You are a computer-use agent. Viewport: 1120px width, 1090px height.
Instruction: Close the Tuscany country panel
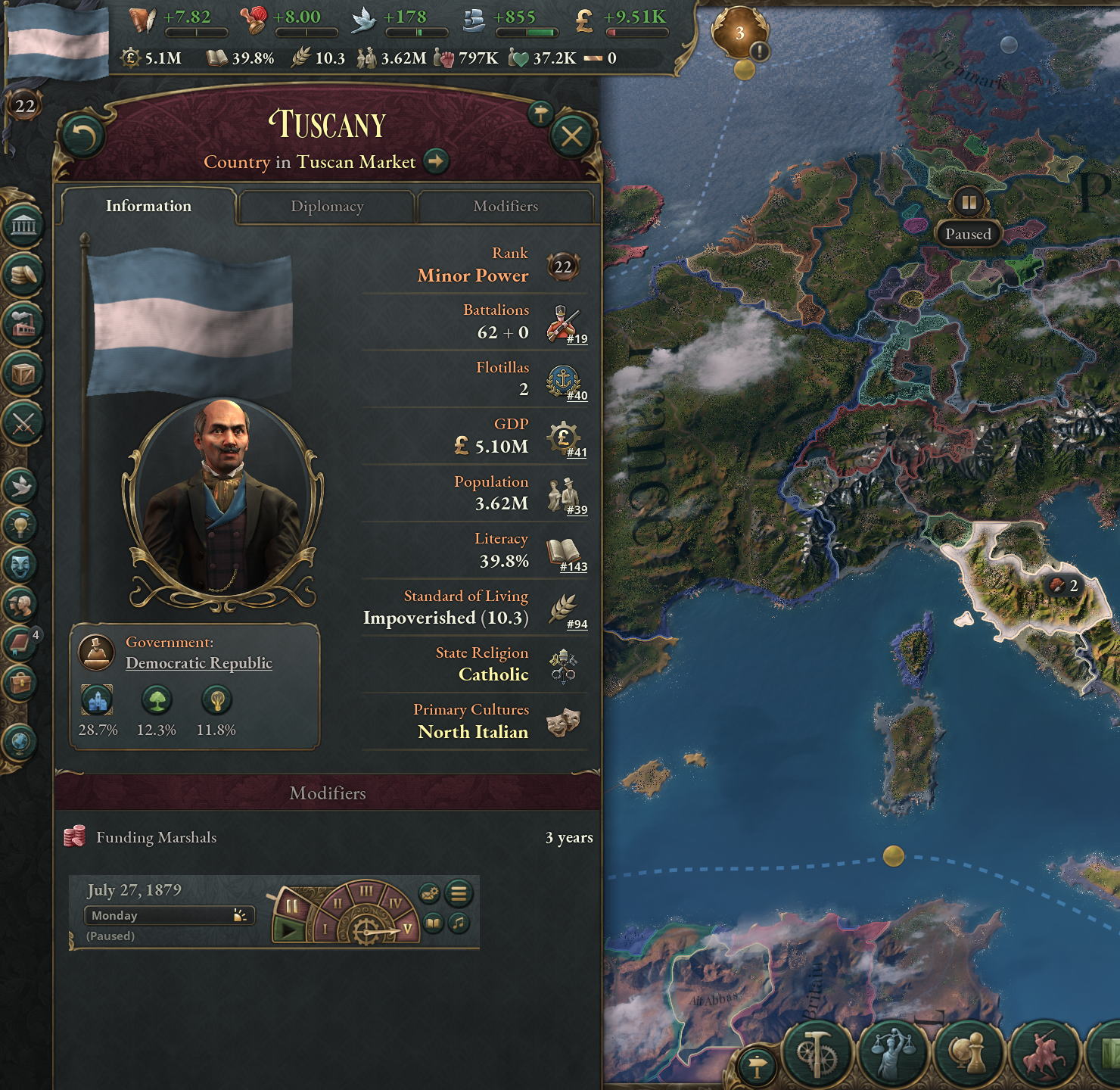(571, 136)
